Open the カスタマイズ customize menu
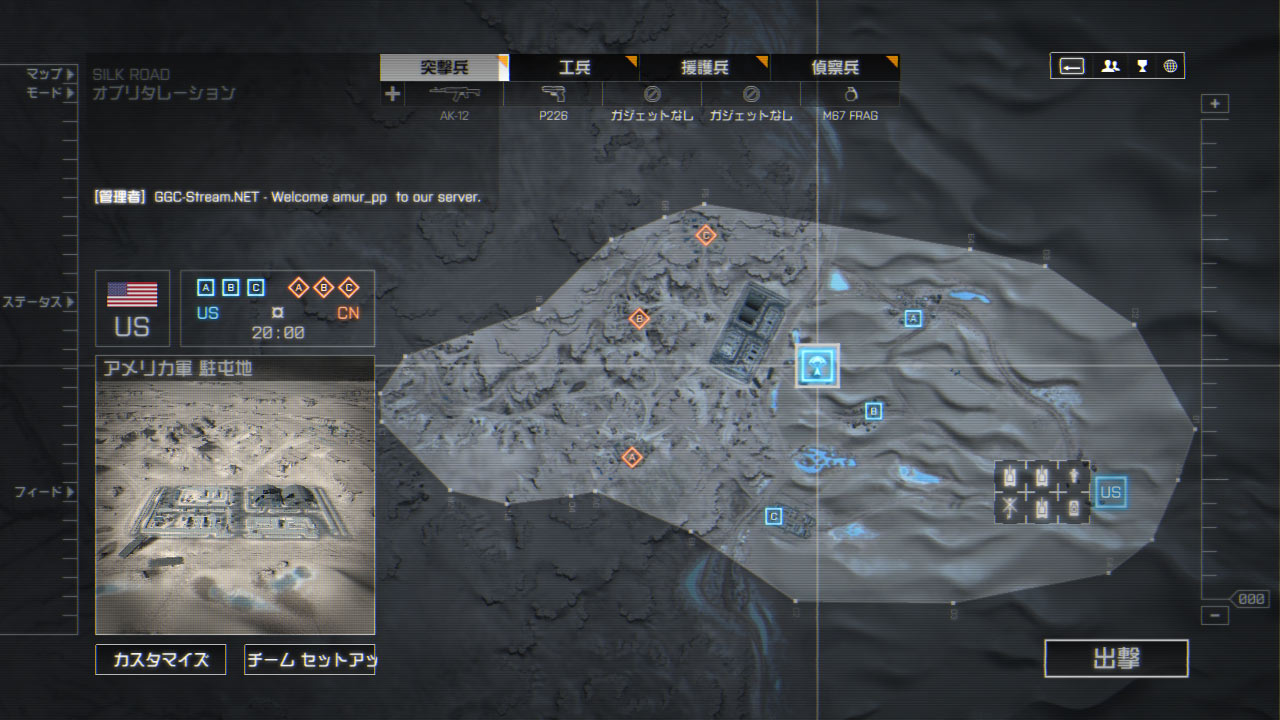Viewport: 1280px width, 720px height. point(161,660)
